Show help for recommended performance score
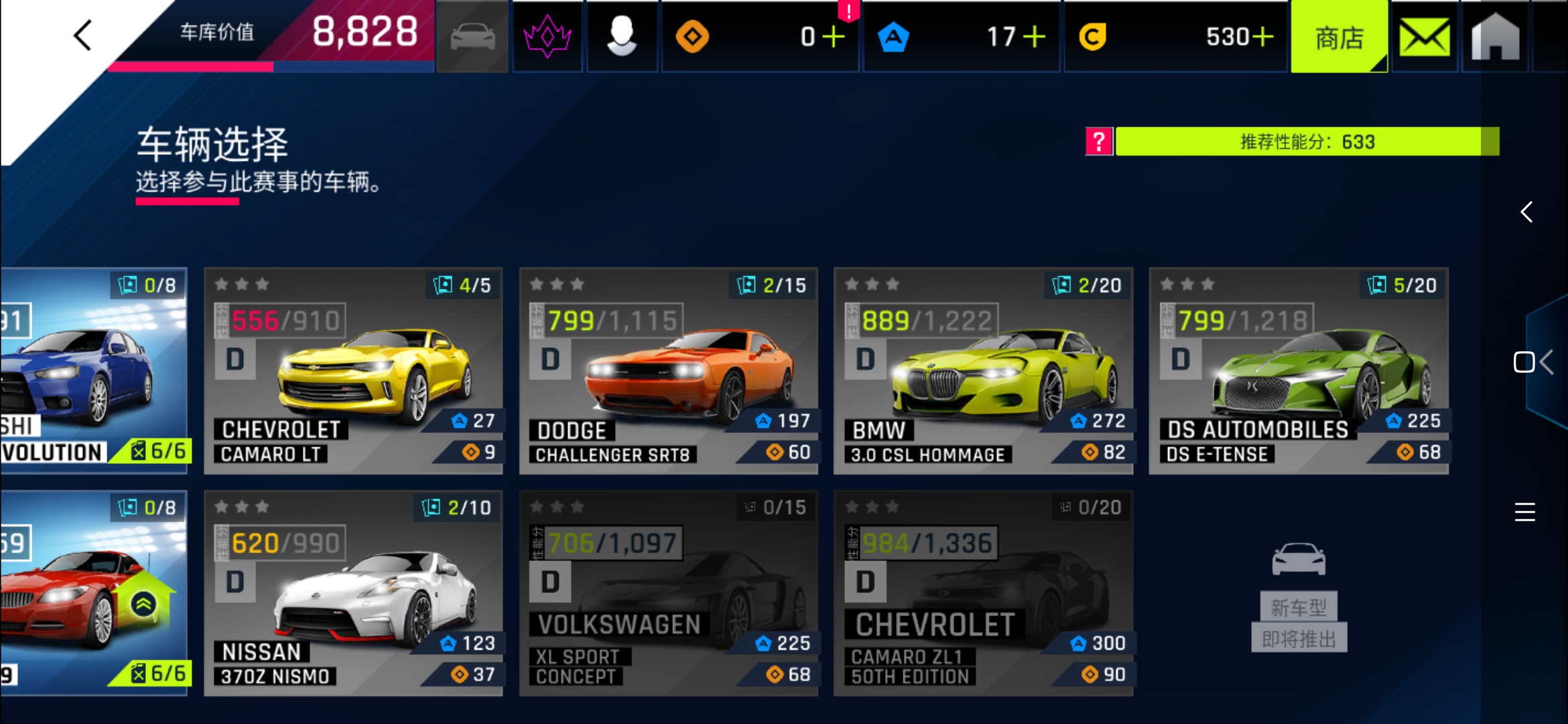This screenshot has width=1568, height=724. tap(1099, 141)
